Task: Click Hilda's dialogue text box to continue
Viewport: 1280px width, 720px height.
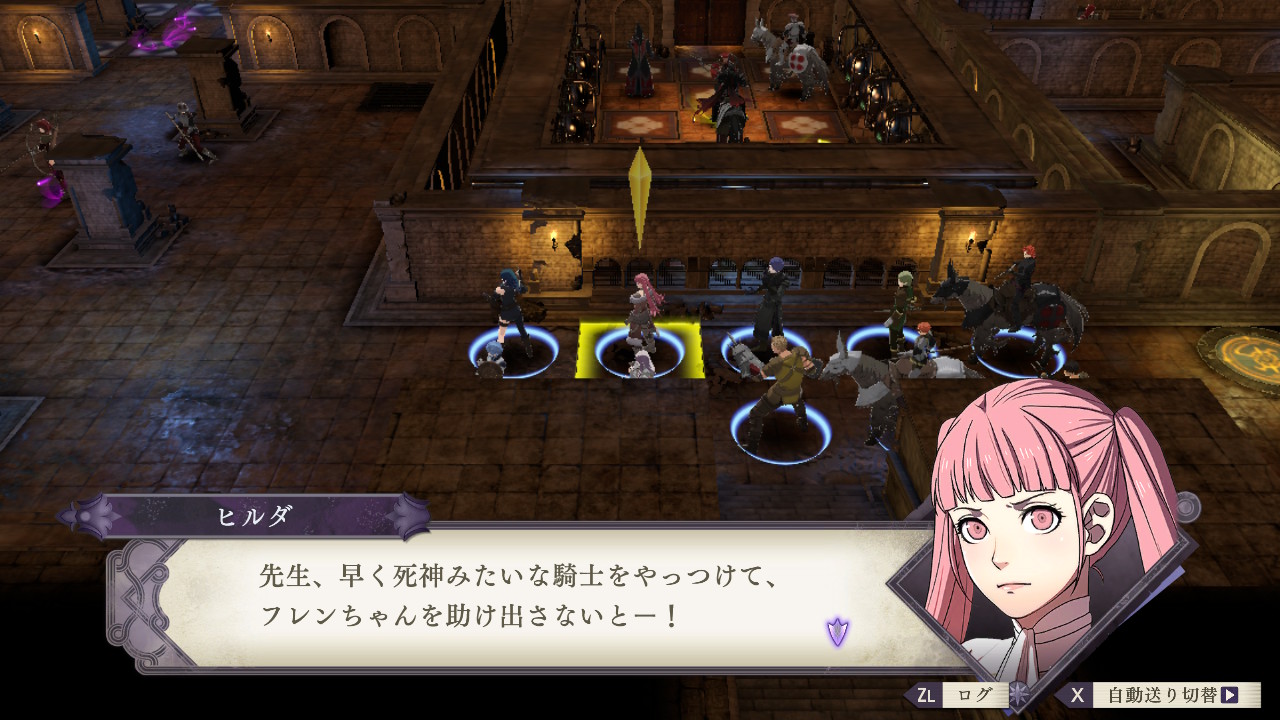Action: pyautogui.click(x=520, y=597)
